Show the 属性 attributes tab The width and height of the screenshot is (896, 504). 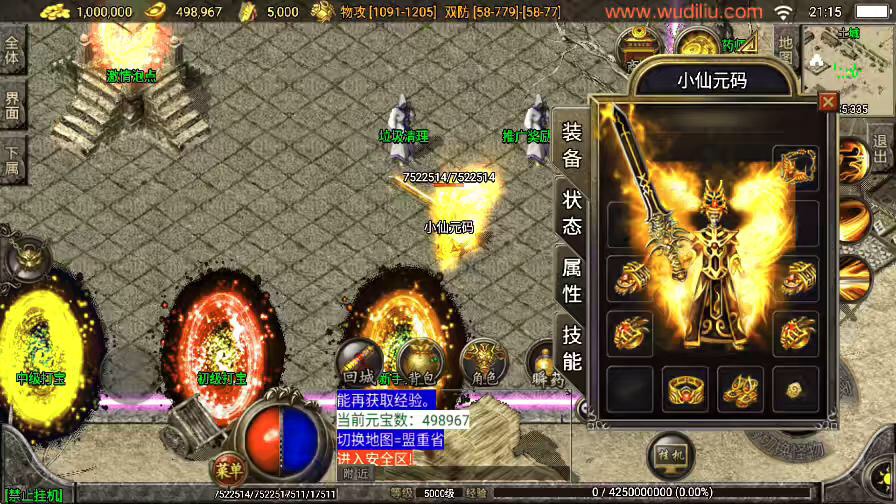571,280
